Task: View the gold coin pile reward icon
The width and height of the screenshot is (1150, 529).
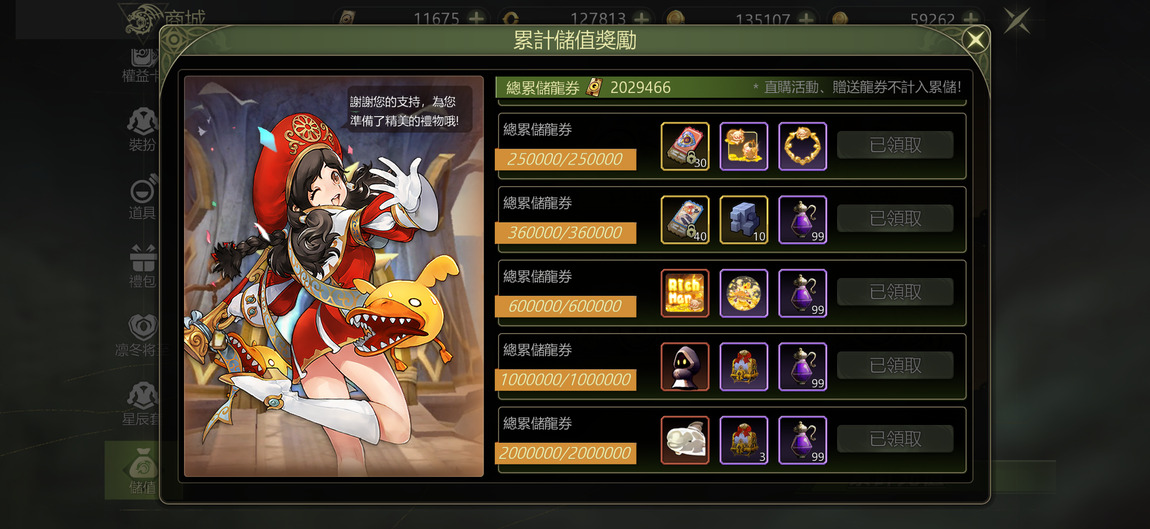Action: coord(744,293)
